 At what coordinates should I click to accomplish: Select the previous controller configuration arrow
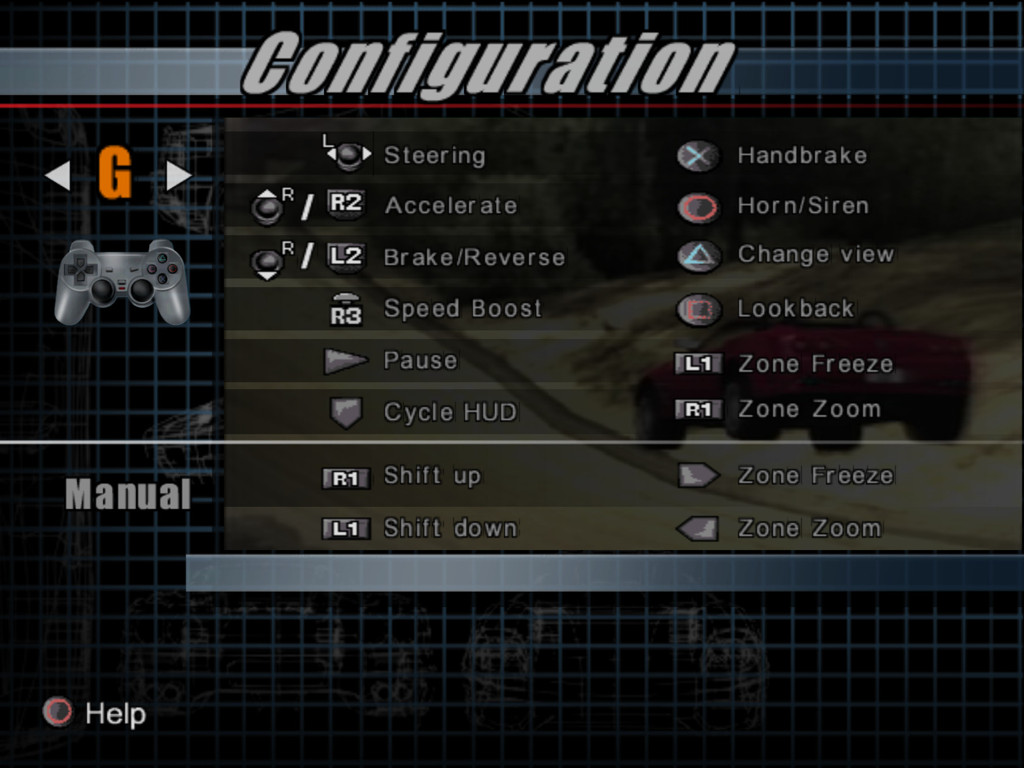58,176
